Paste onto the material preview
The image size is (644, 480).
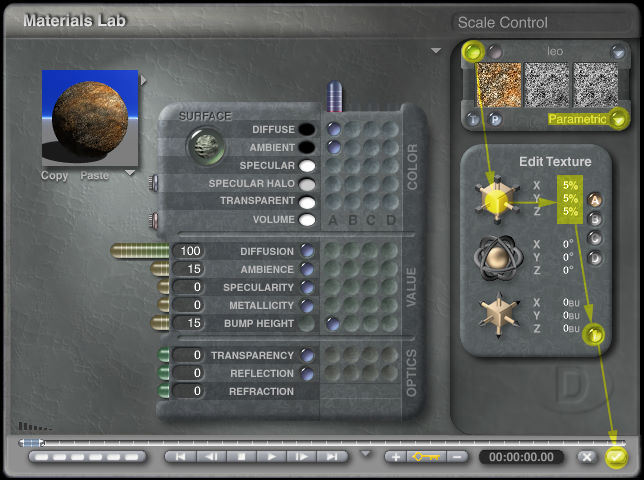[x=94, y=176]
